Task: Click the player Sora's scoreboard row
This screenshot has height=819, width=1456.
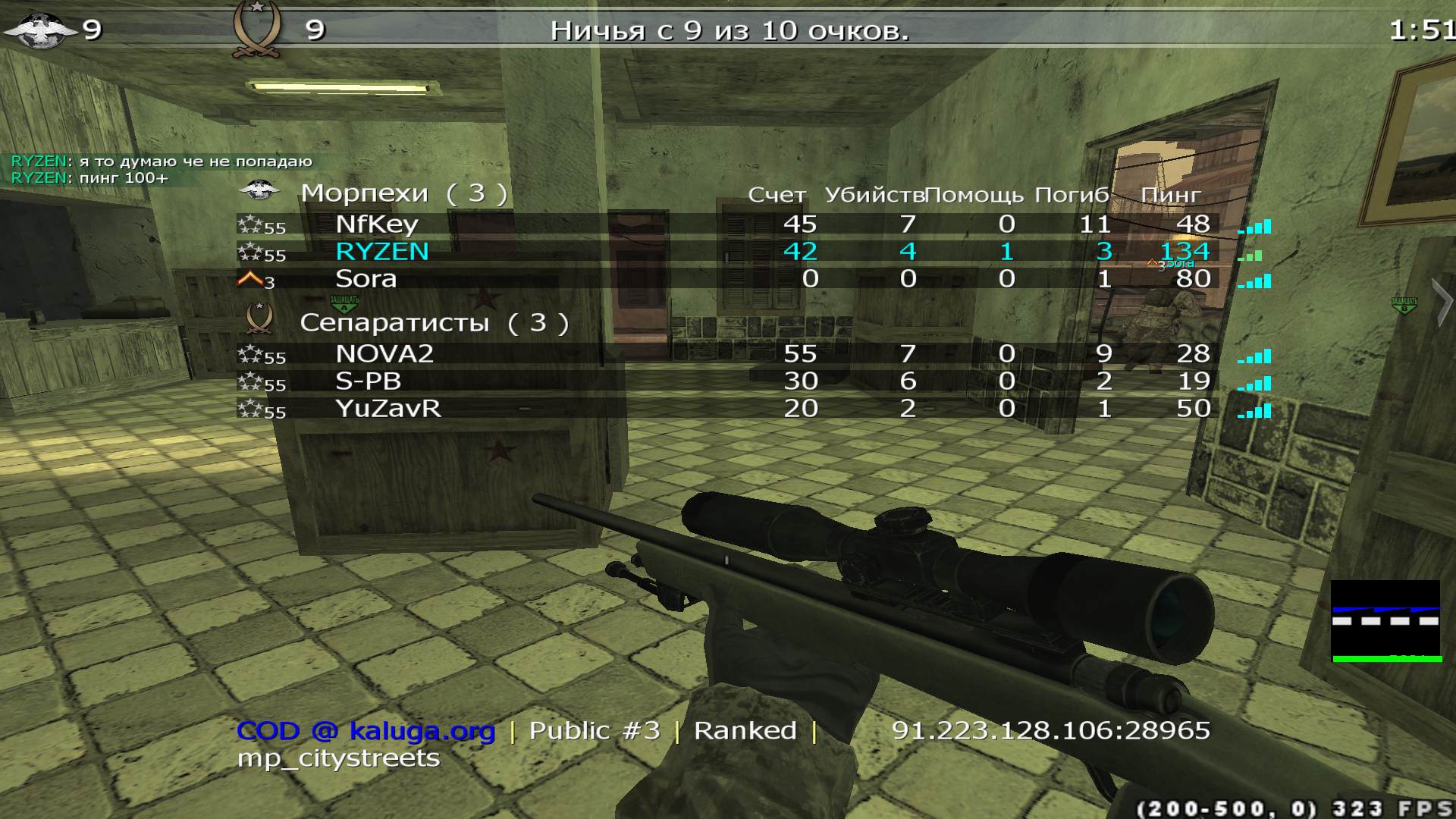Action: [x=366, y=279]
